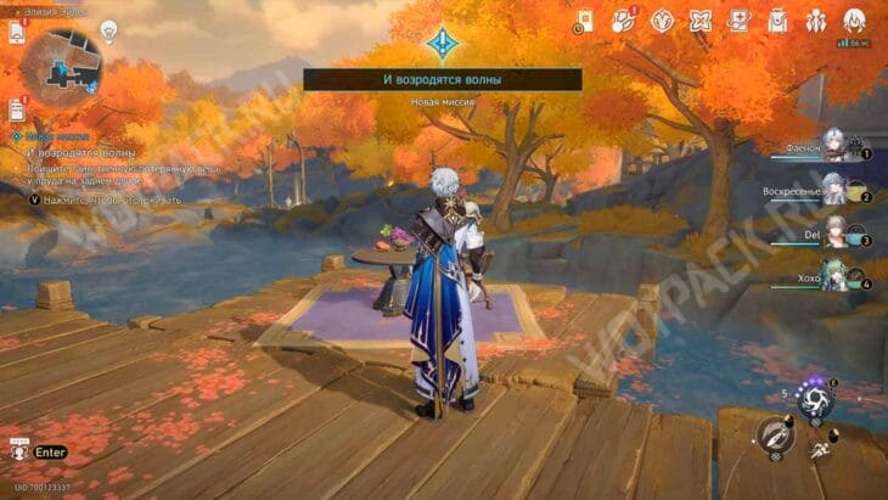This screenshot has width=888, height=500.
Task: Use the basic attack slash button
Action: [775, 435]
